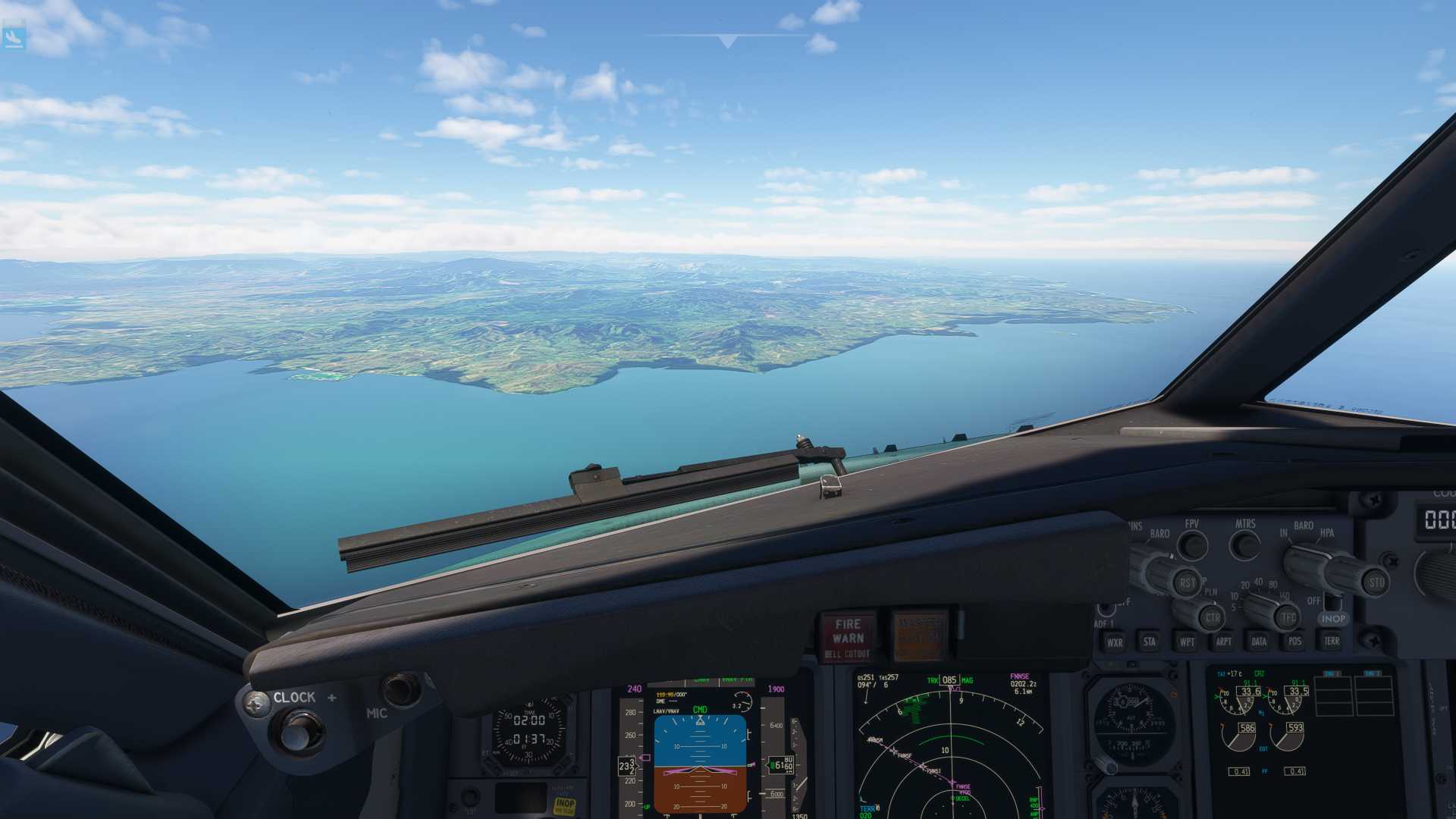Click the MTRS meters altitude button

[x=1244, y=544]
